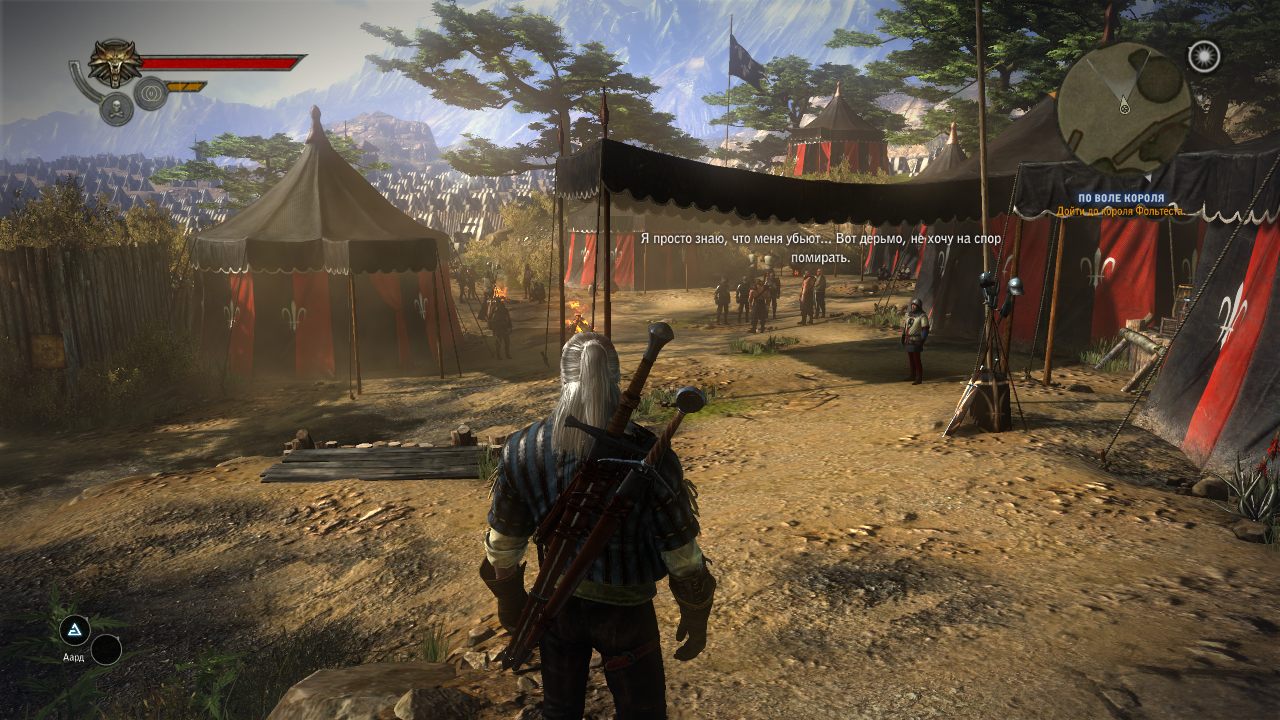The image size is (1280, 720).
Task: Click the wolf medallion icon
Action: coord(115,63)
